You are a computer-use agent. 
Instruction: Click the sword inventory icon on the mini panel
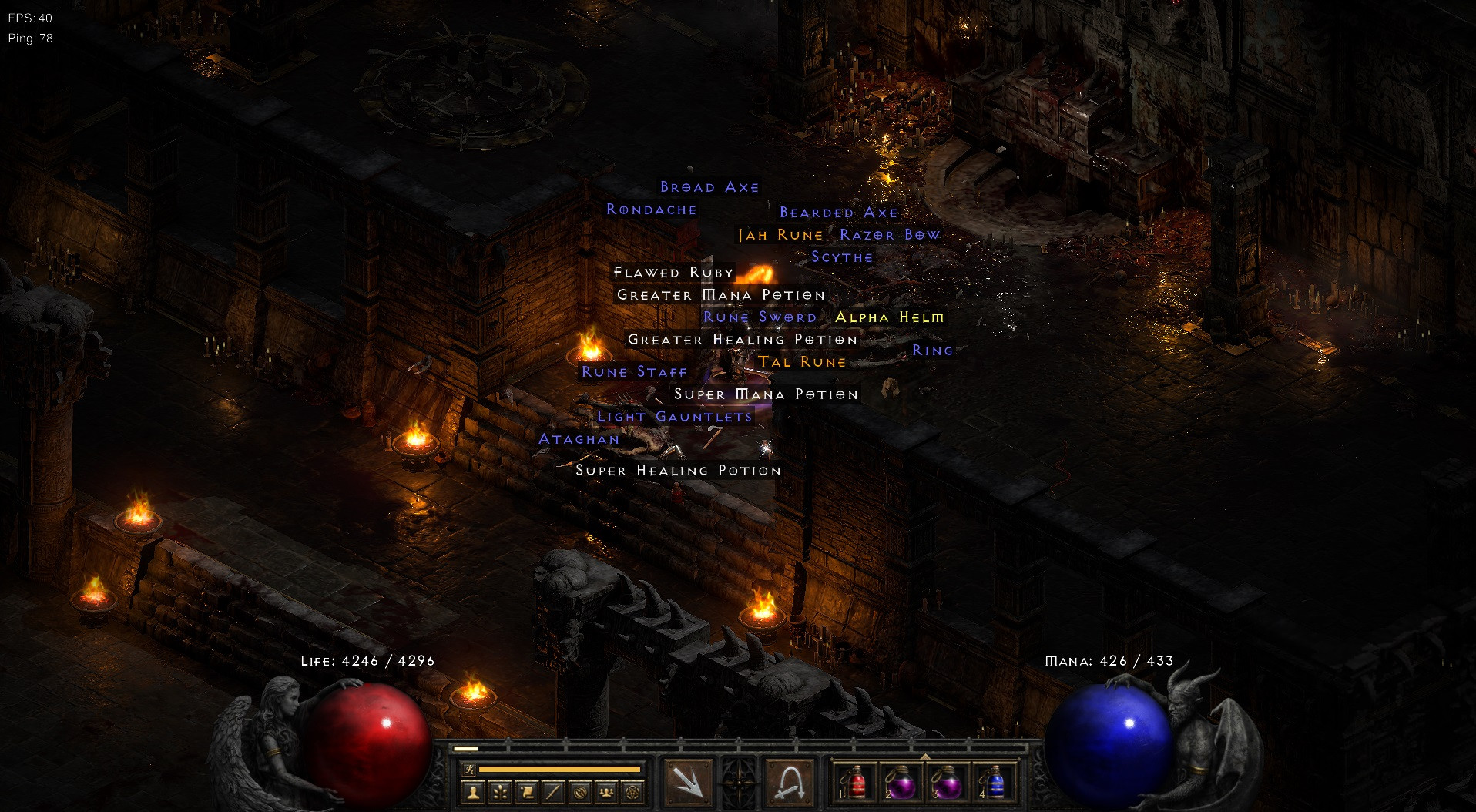(552, 791)
